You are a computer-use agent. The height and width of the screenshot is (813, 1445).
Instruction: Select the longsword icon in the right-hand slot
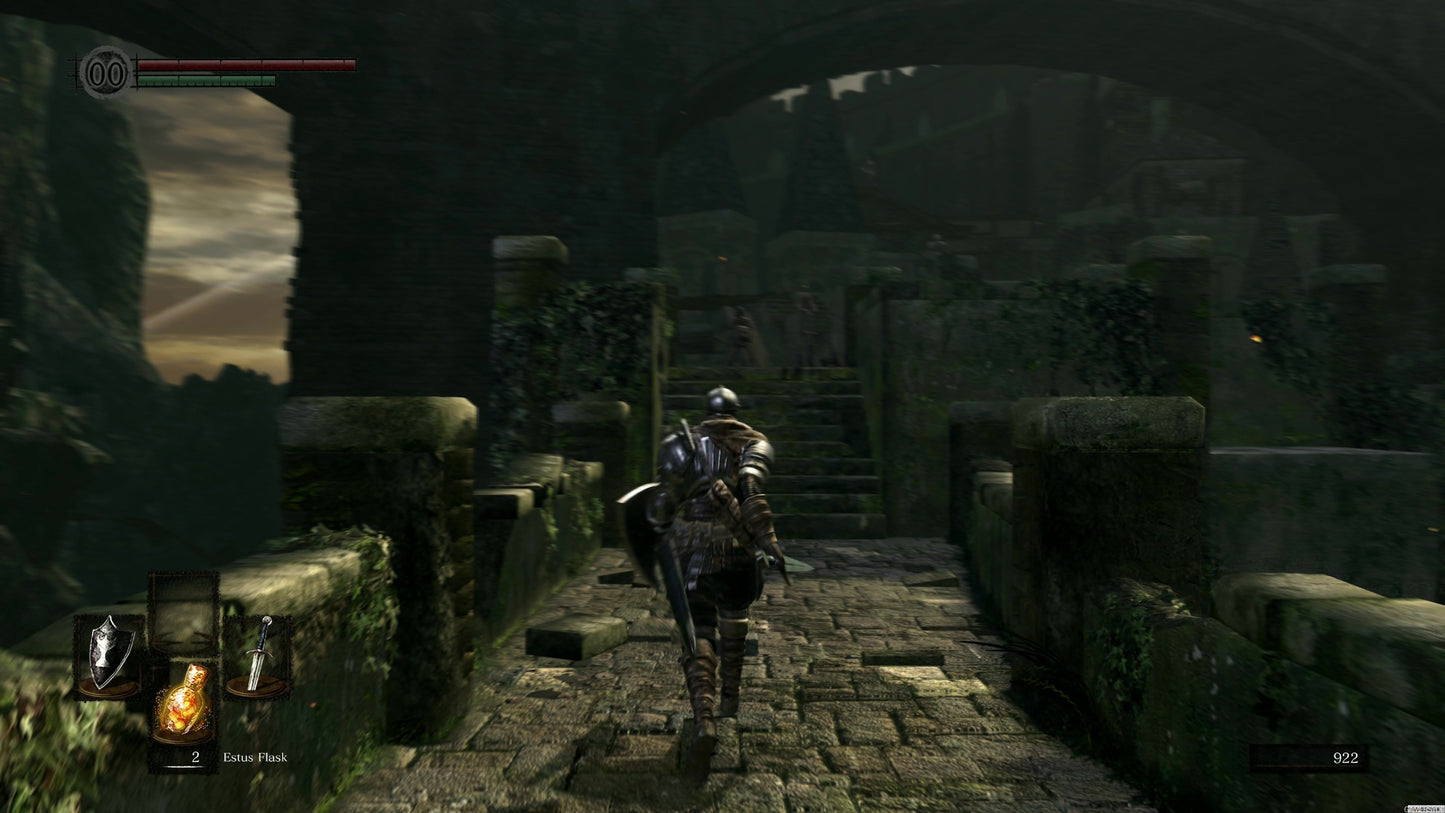click(258, 655)
